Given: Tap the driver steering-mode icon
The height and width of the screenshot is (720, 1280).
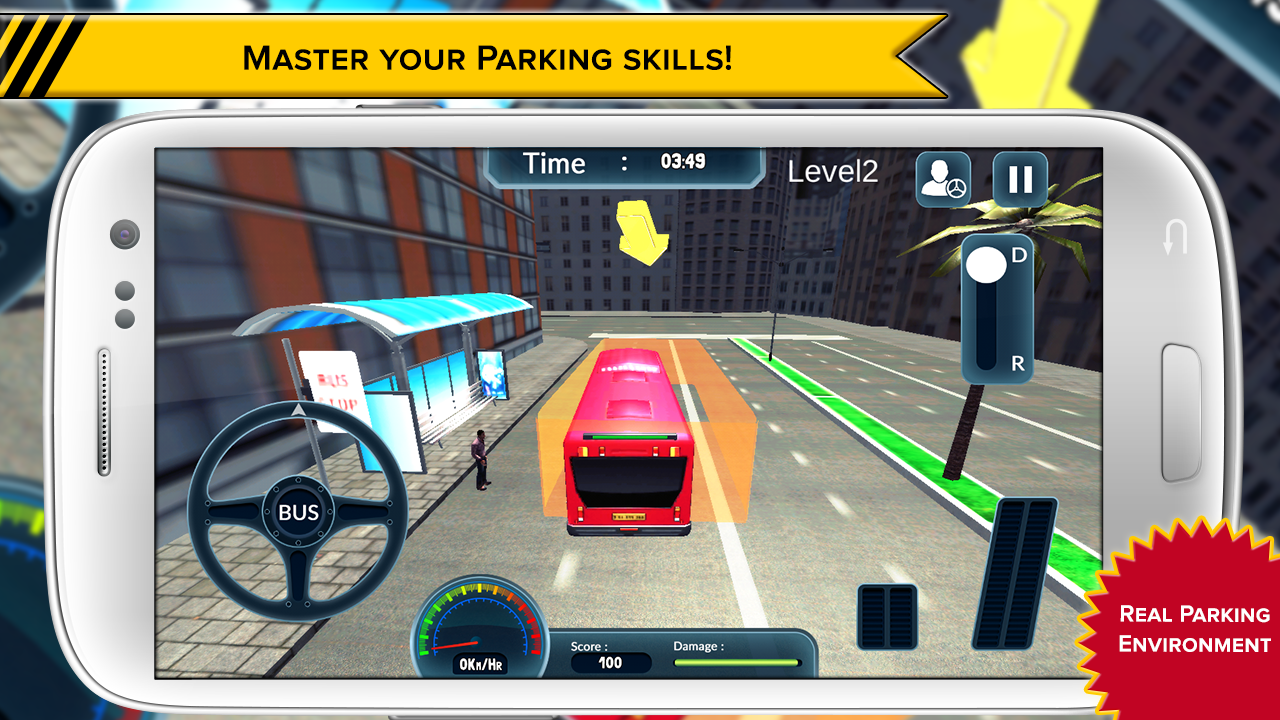Looking at the screenshot, I should pyautogui.click(x=943, y=180).
